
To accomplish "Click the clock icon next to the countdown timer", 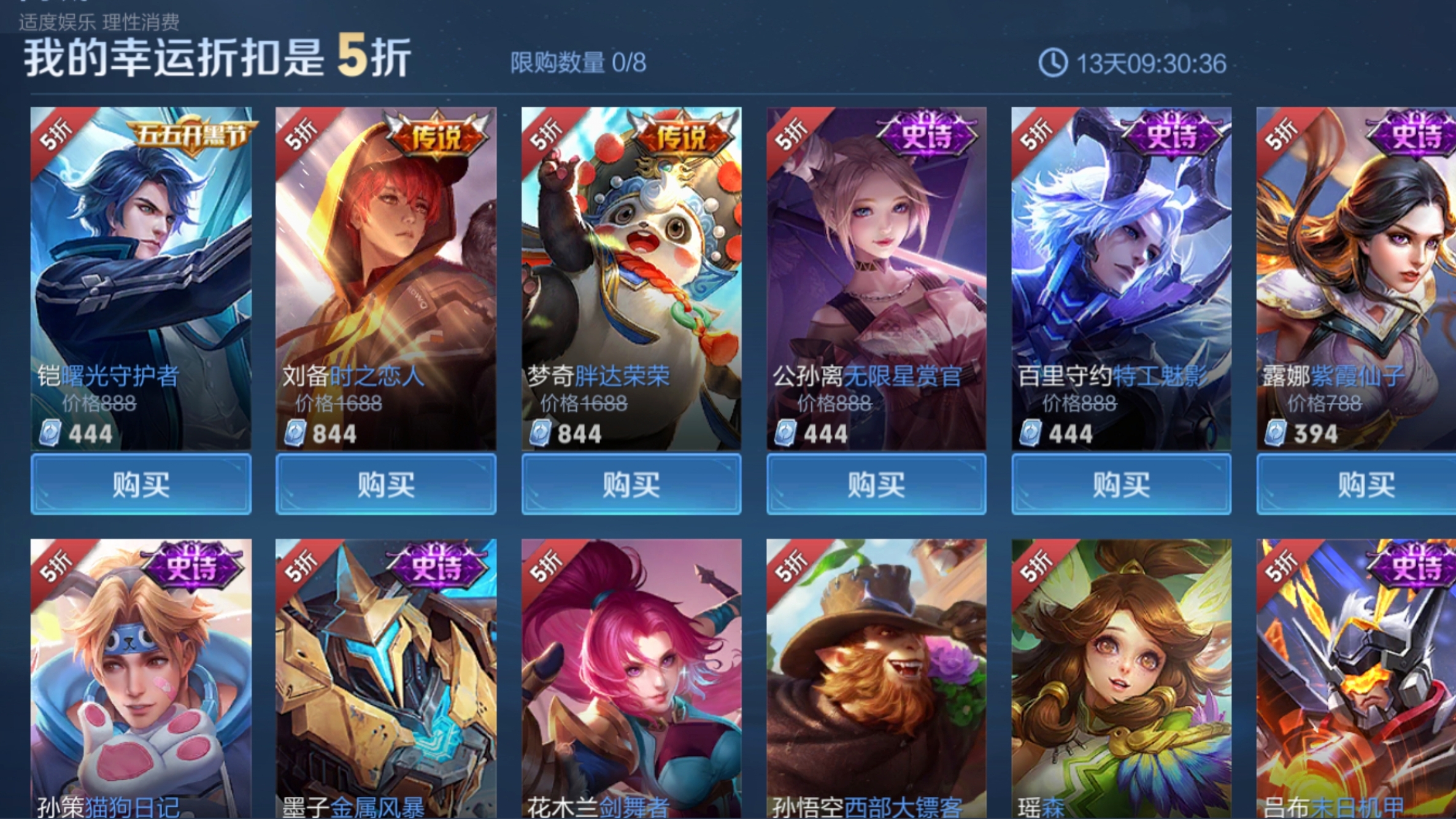I will 1052,61.
